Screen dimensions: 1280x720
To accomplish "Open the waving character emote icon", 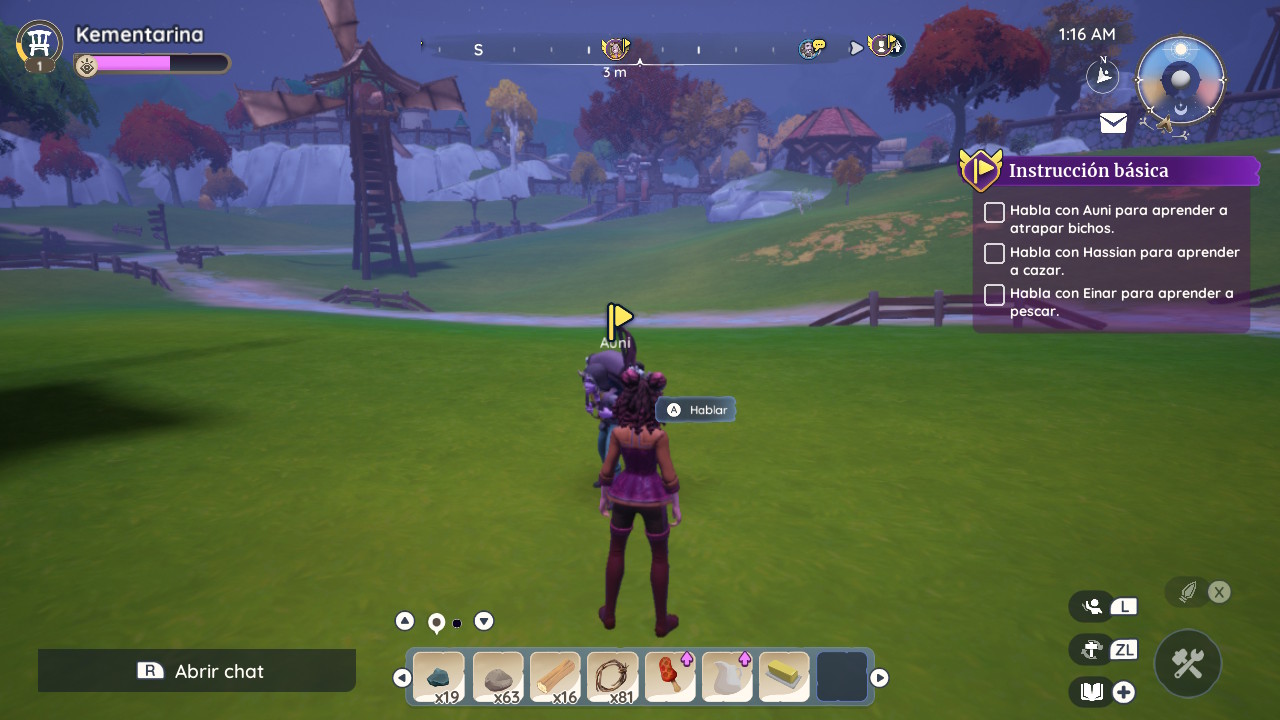I will click(1093, 606).
